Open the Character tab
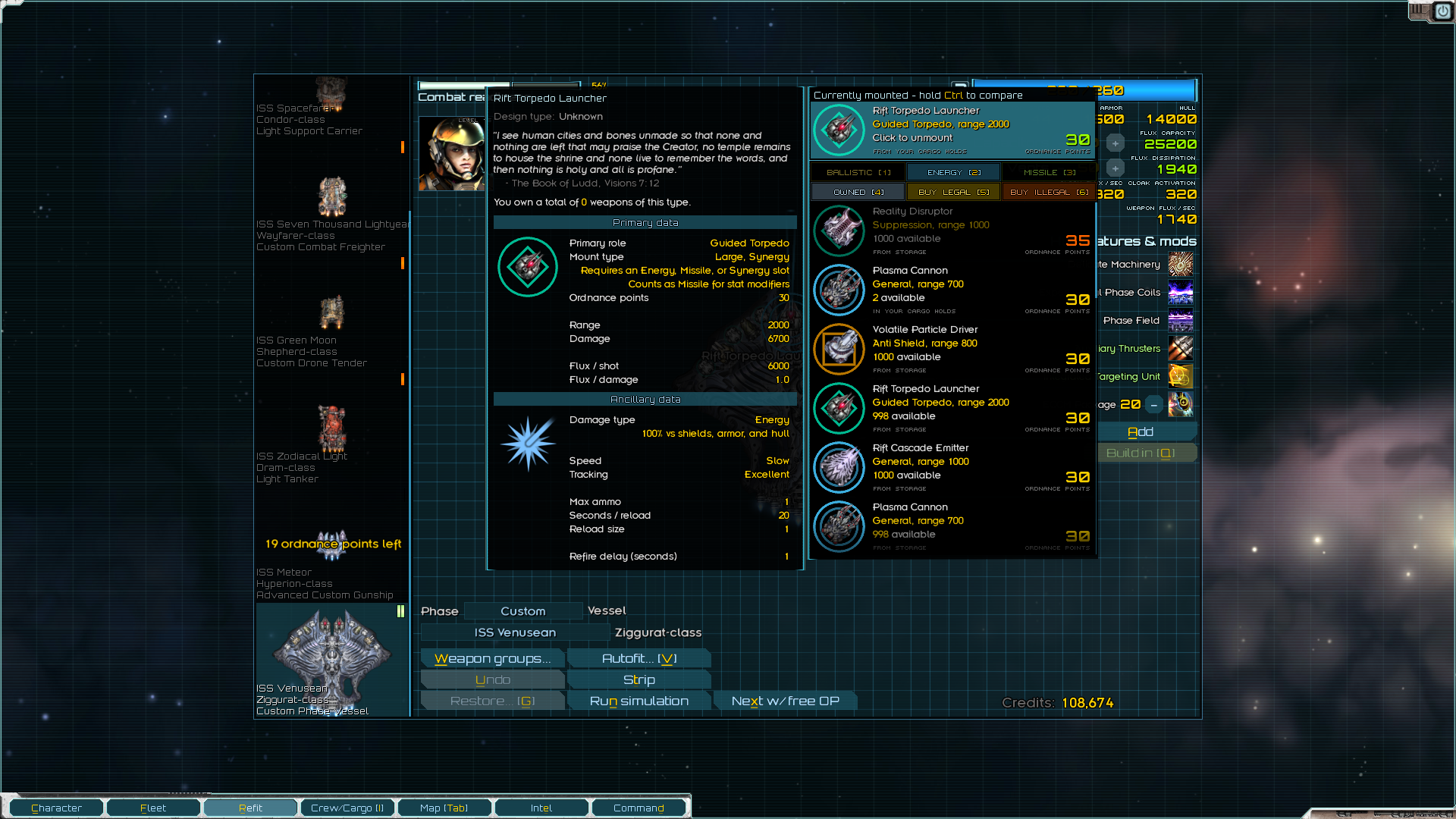Image resolution: width=1456 pixels, height=819 pixels. 56,808
